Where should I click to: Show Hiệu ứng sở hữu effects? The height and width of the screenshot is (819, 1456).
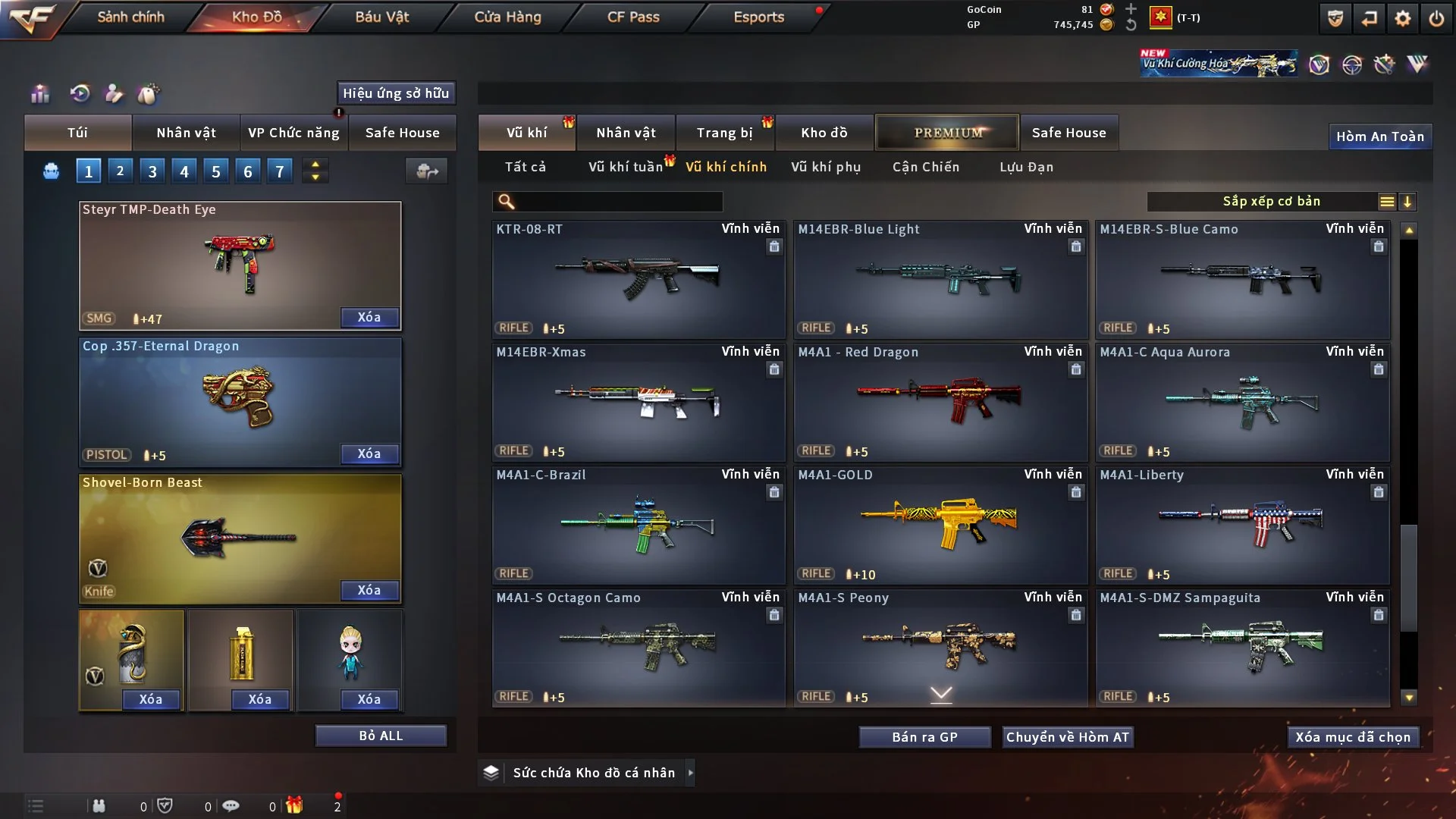click(396, 93)
